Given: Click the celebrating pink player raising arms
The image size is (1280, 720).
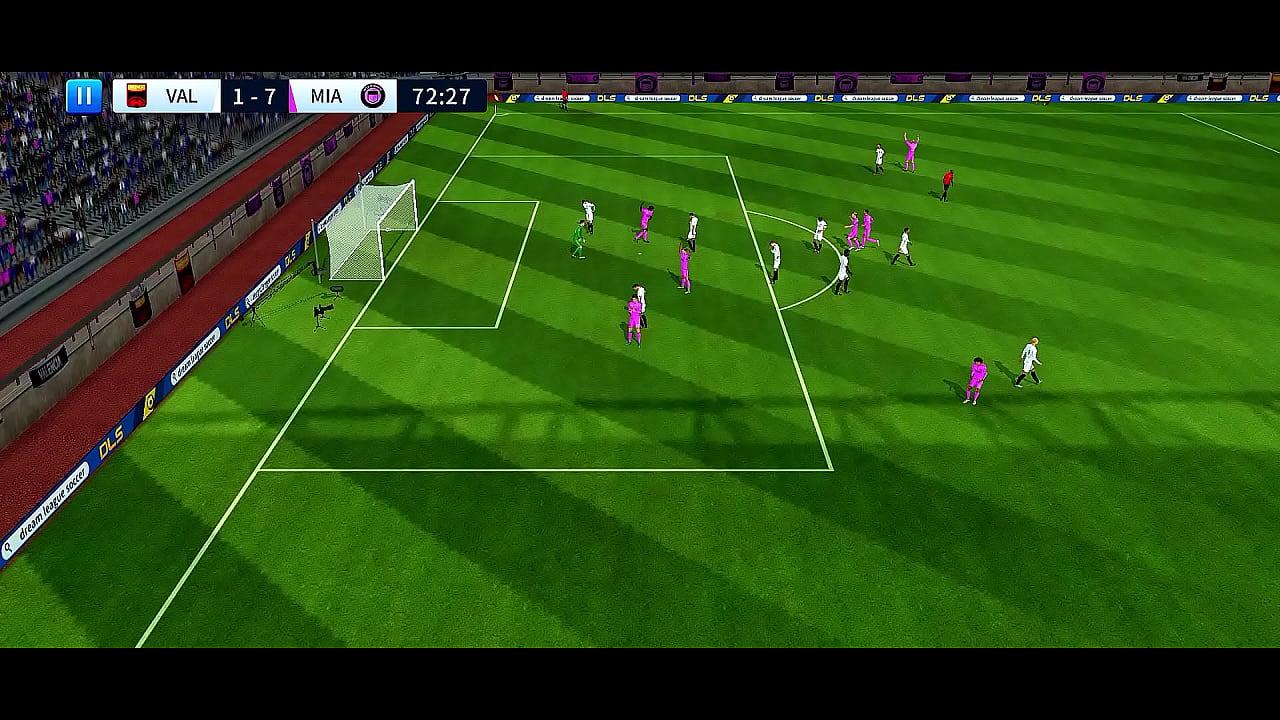Looking at the screenshot, I should coord(911,150).
